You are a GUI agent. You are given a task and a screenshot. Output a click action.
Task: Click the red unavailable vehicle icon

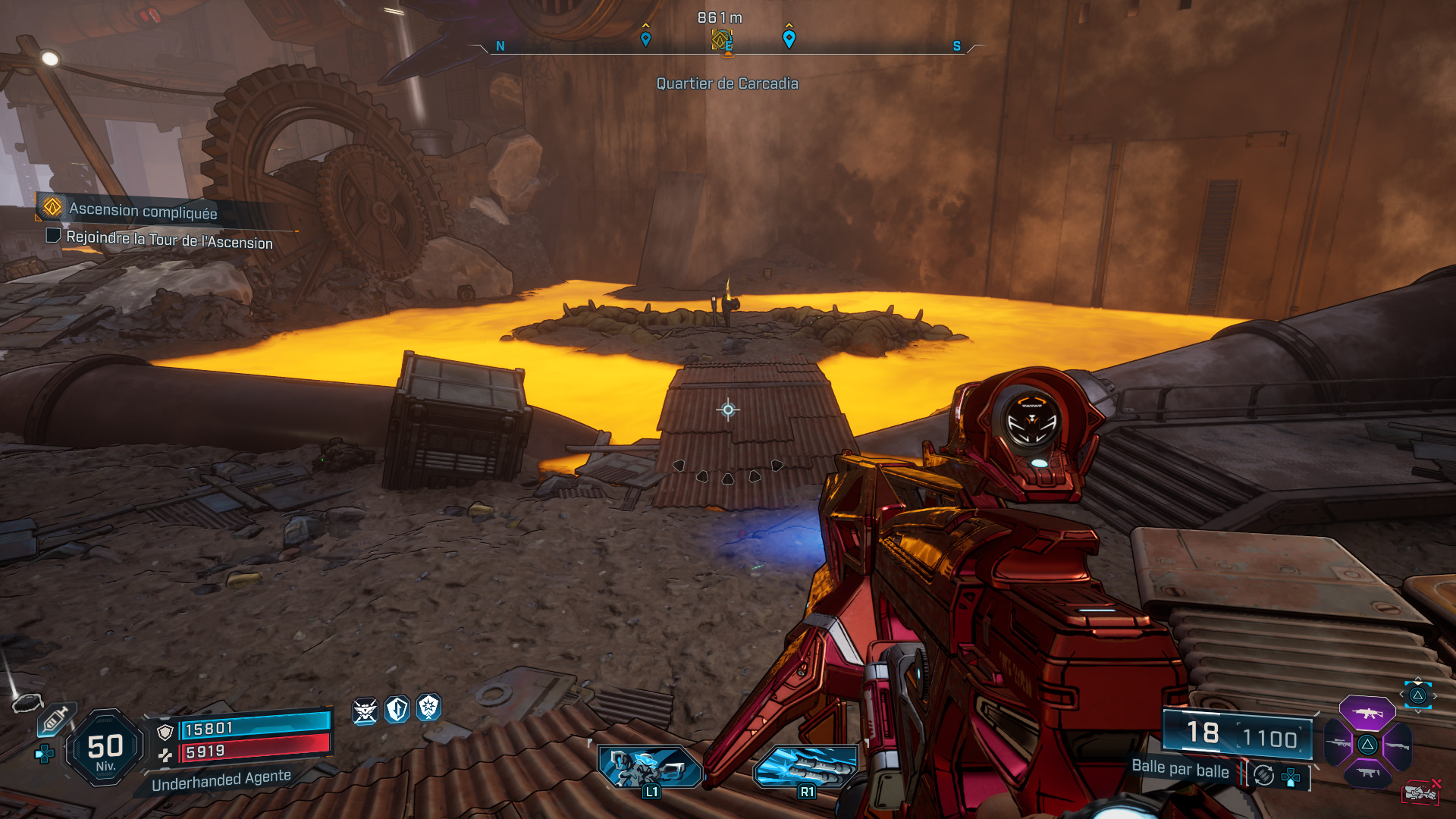(x=1420, y=792)
